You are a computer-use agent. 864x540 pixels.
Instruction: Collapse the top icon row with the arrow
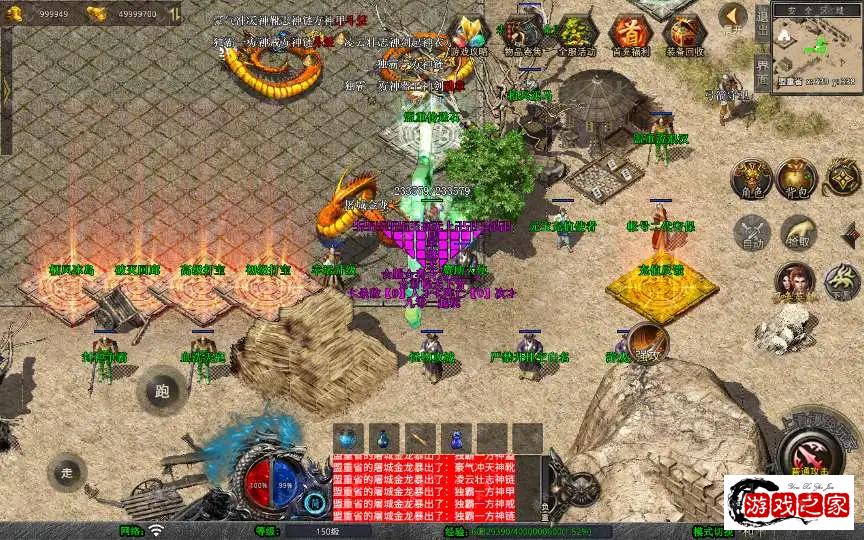tap(733, 17)
